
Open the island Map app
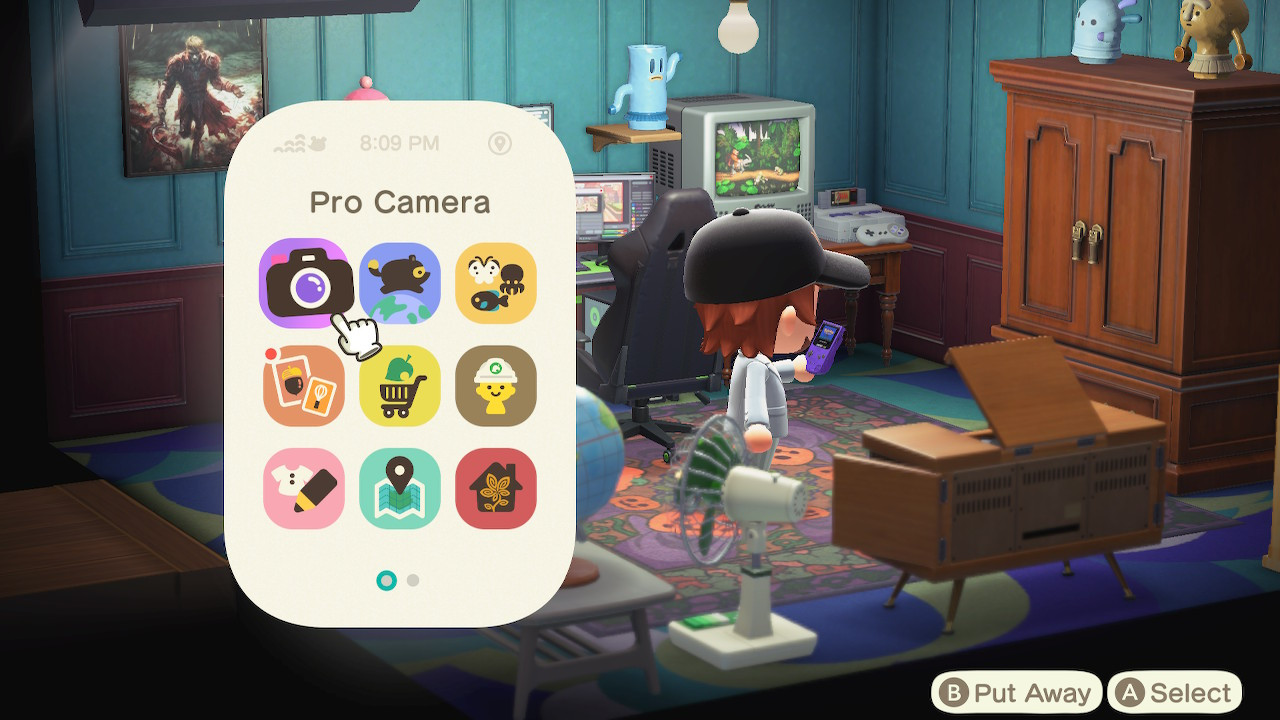click(x=400, y=488)
